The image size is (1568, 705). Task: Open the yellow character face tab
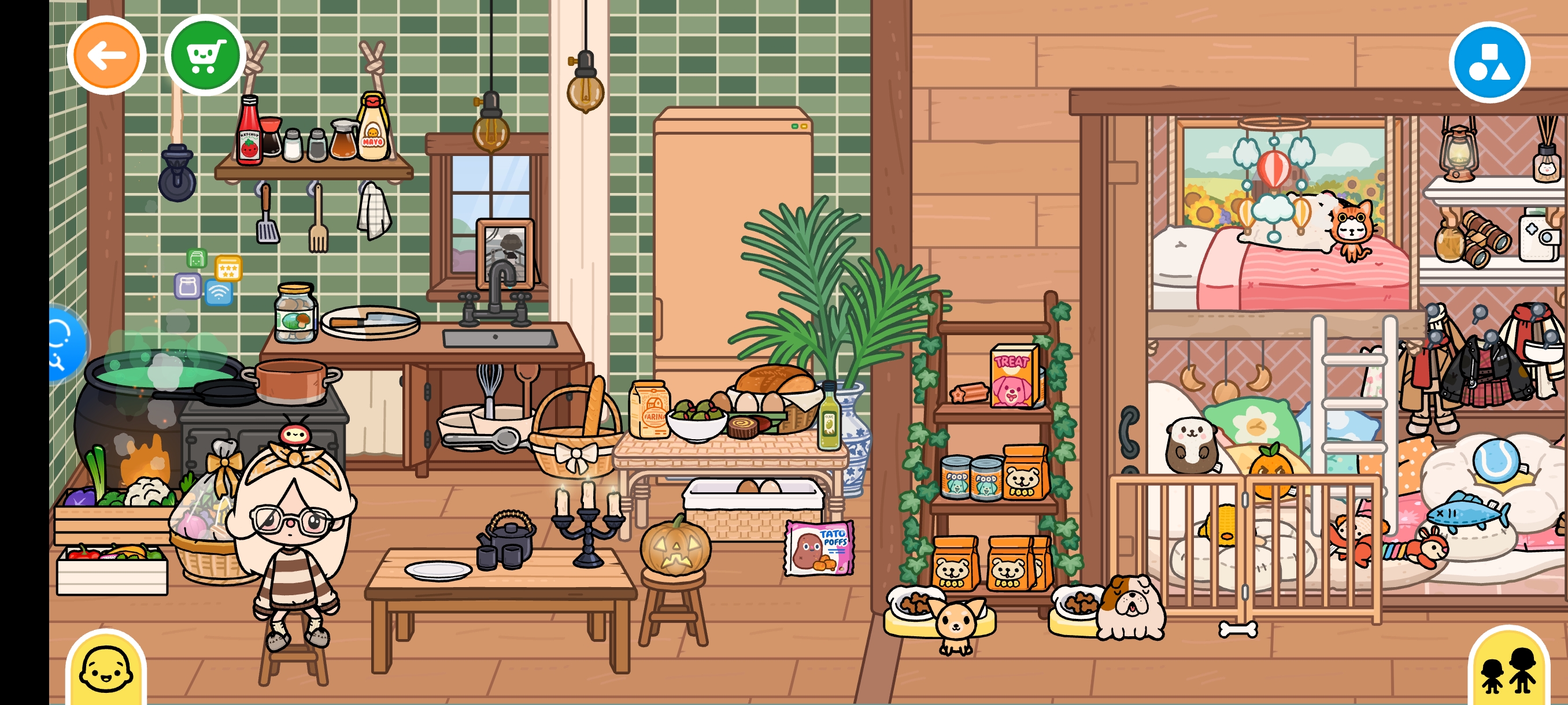pyautogui.click(x=106, y=669)
